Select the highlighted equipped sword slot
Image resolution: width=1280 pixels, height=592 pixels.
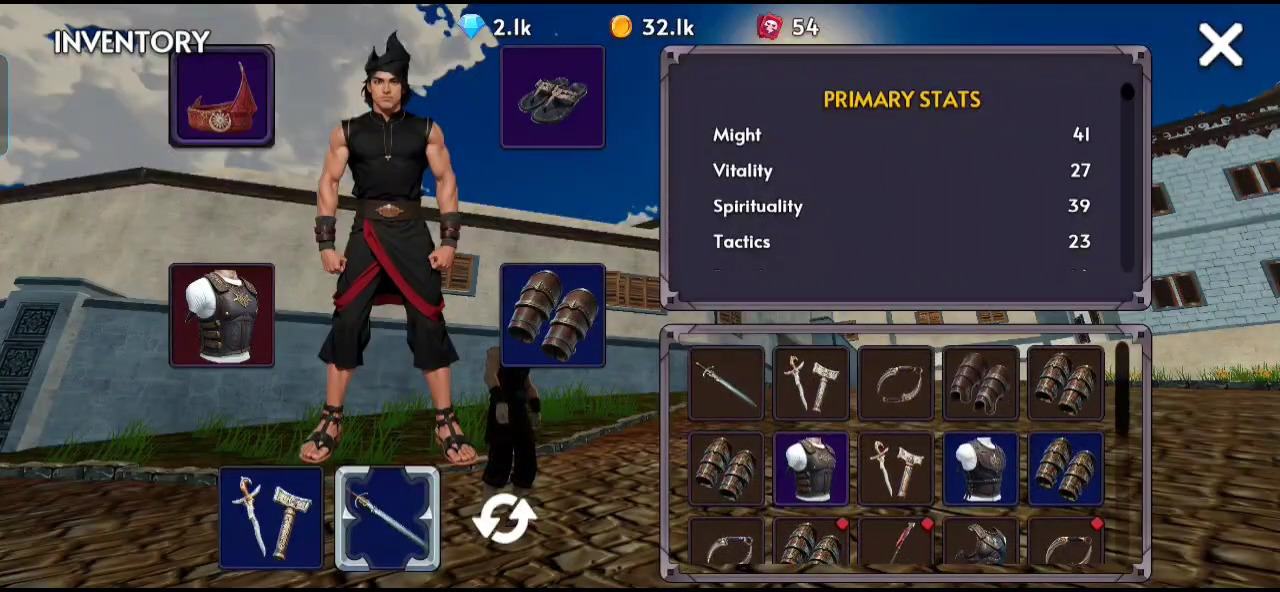click(x=388, y=518)
